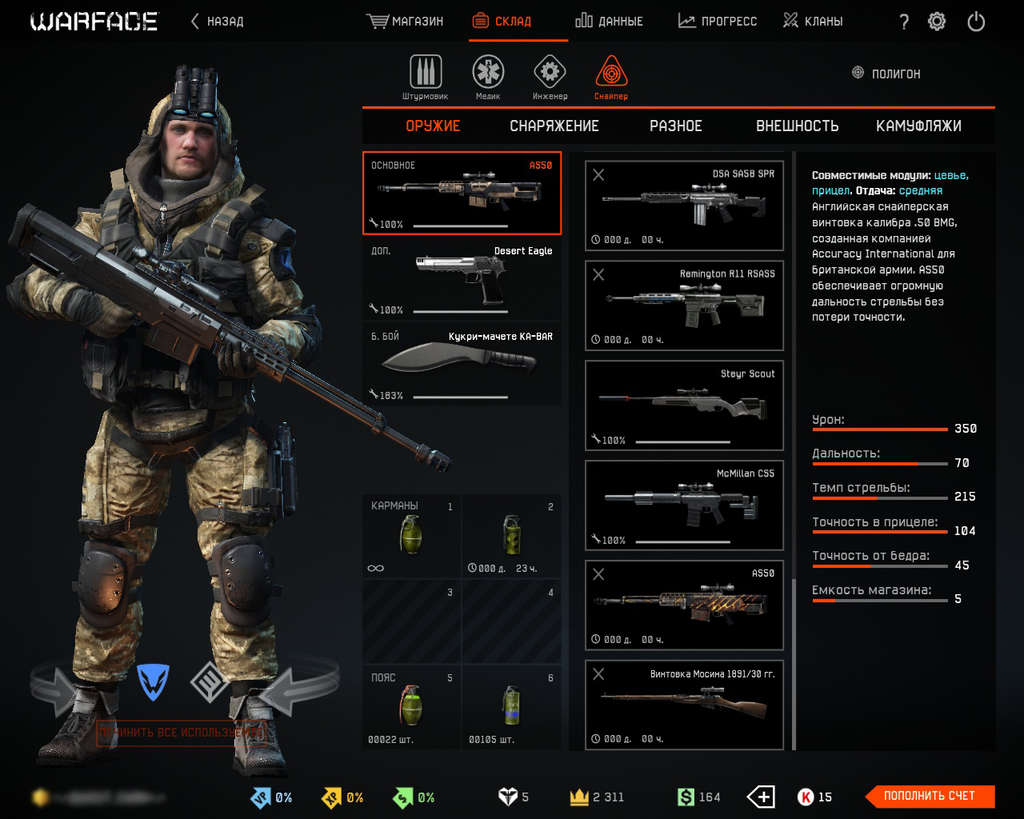The width and height of the screenshot is (1024, 819).
Task: Open the Прогресс menu
Action: click(x=718, y=21)
